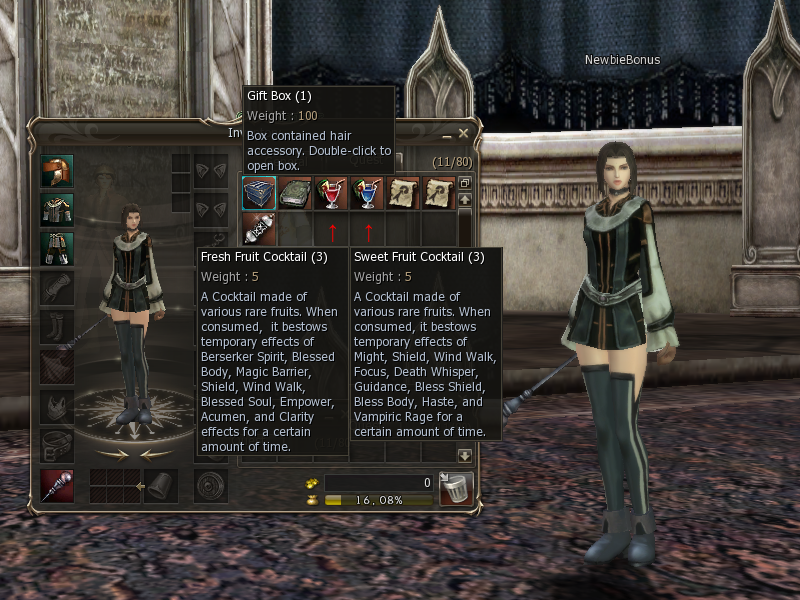This screenshot has height=600, width=800.
Task: Select the Gift Box item
Action: click(x=258, y=193)
